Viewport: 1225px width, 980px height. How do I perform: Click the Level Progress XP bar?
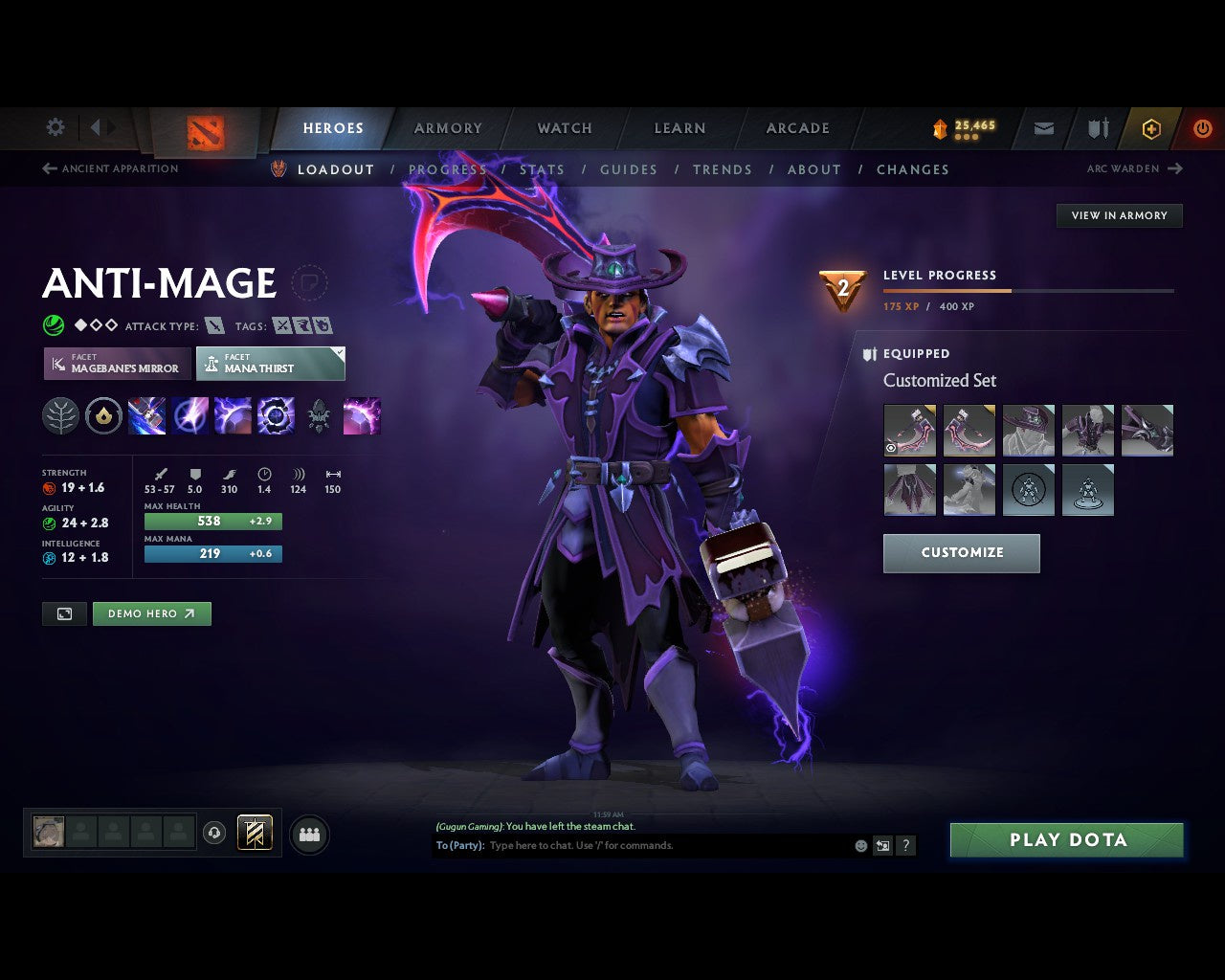(1029, 290)
